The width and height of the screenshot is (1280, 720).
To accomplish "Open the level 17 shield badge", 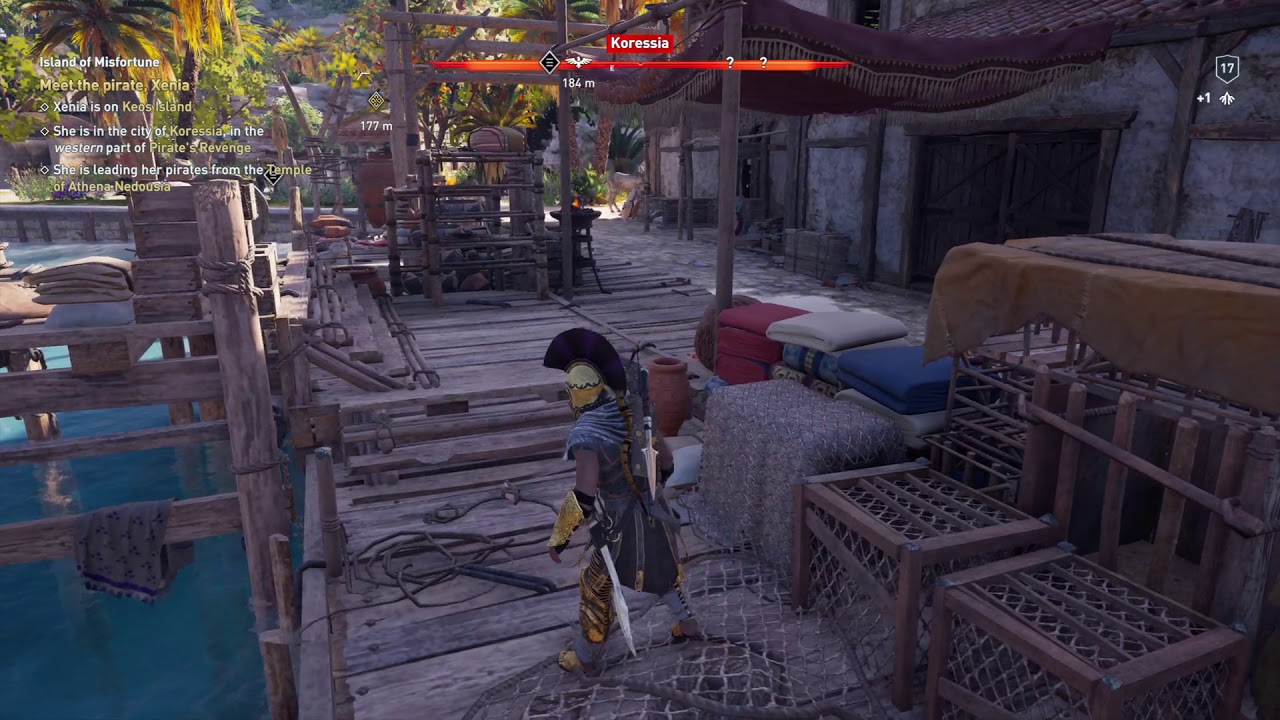I will tap(1227, 69).
